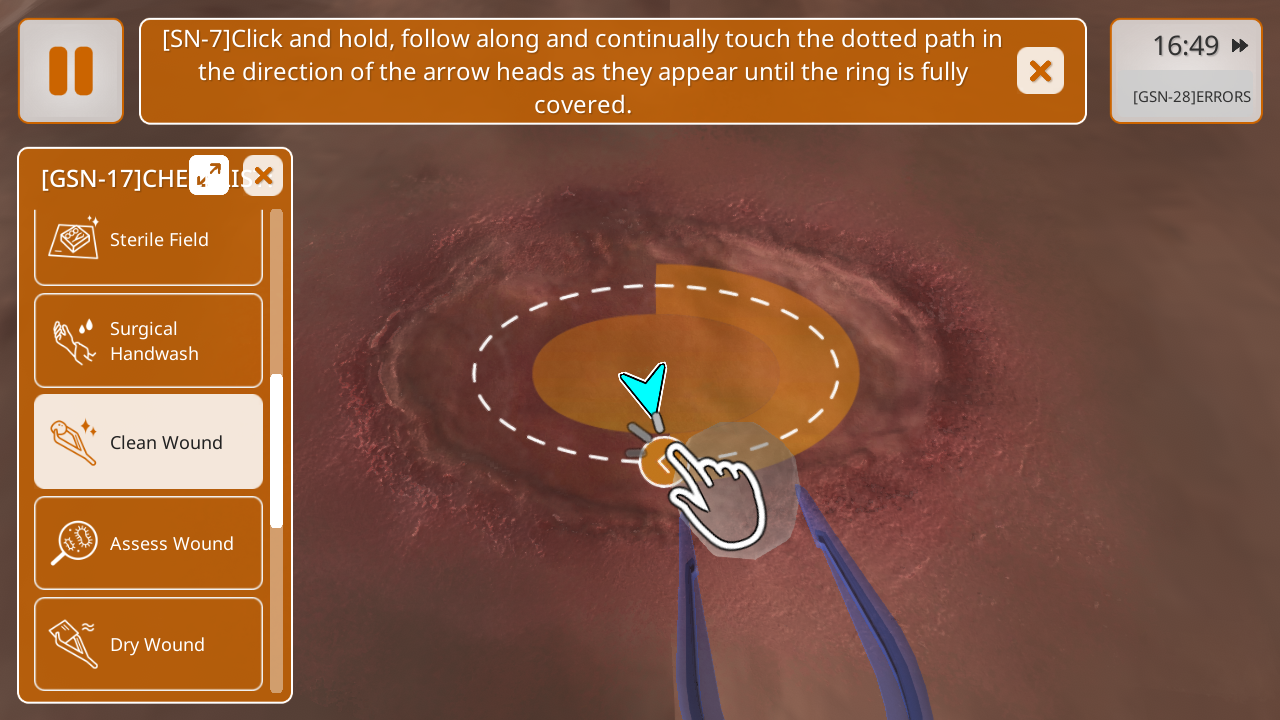Click the checklist scrollbar handle
The height and width of the screenshot is (720, 1280).
pyautogui.click(x=276, y=450)
